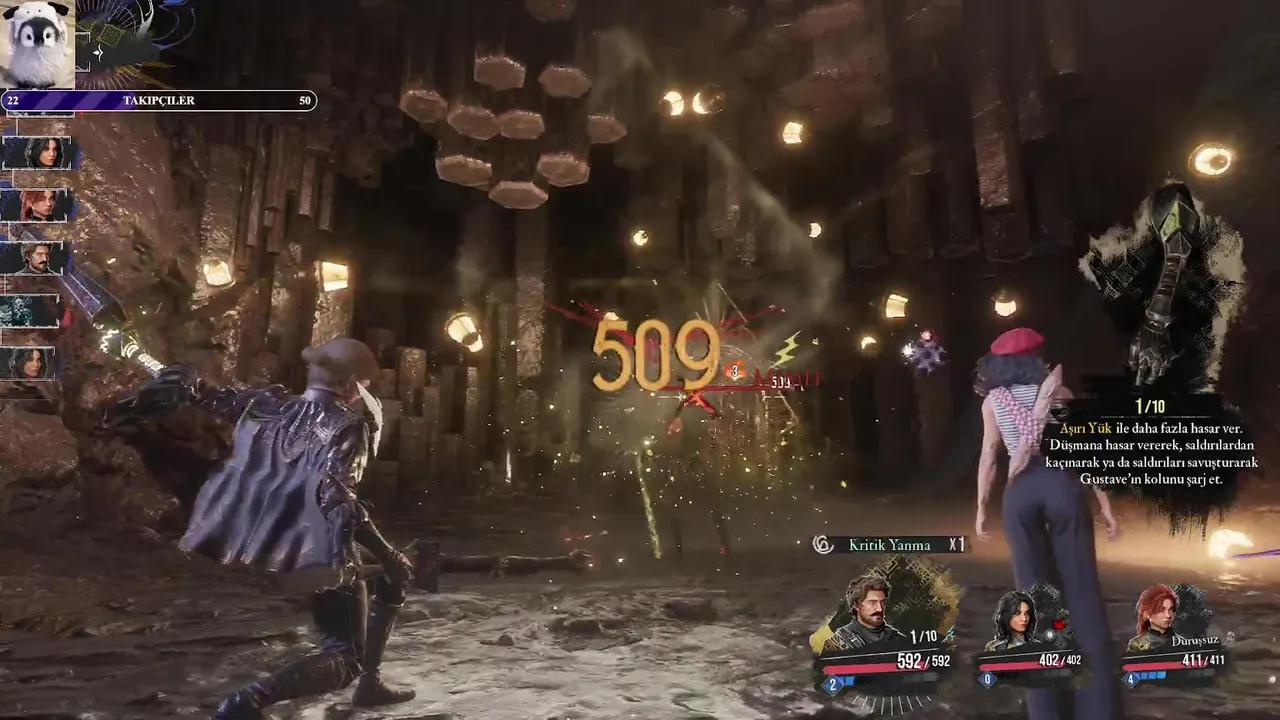This screenshot has height=720, width=1280.
Task: Click the TAKIPÇILER follower progress bar
Action: 160,100
